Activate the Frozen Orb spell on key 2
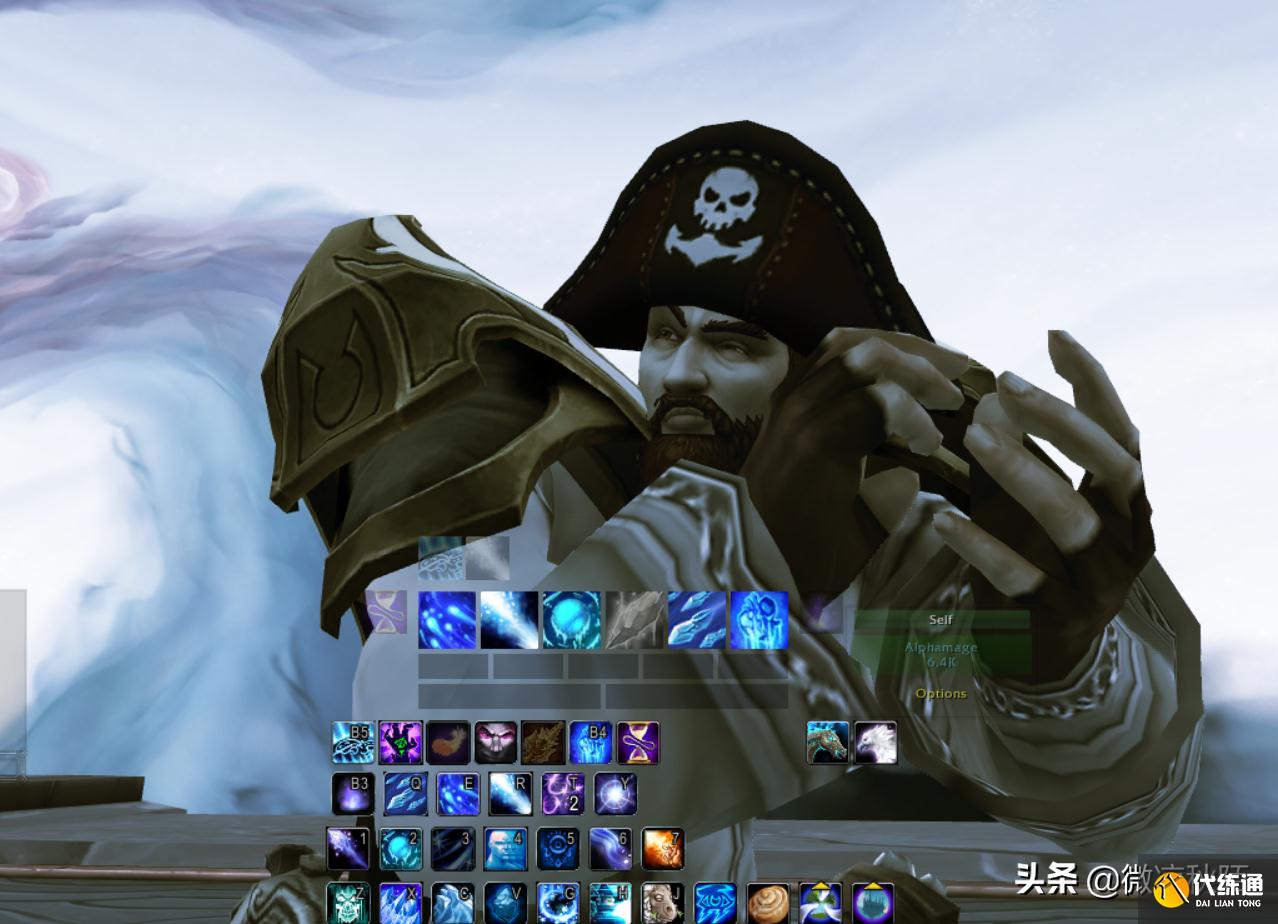Viewport: 1278px width, 924px height. pyautogui.click(x=400, y=848)
